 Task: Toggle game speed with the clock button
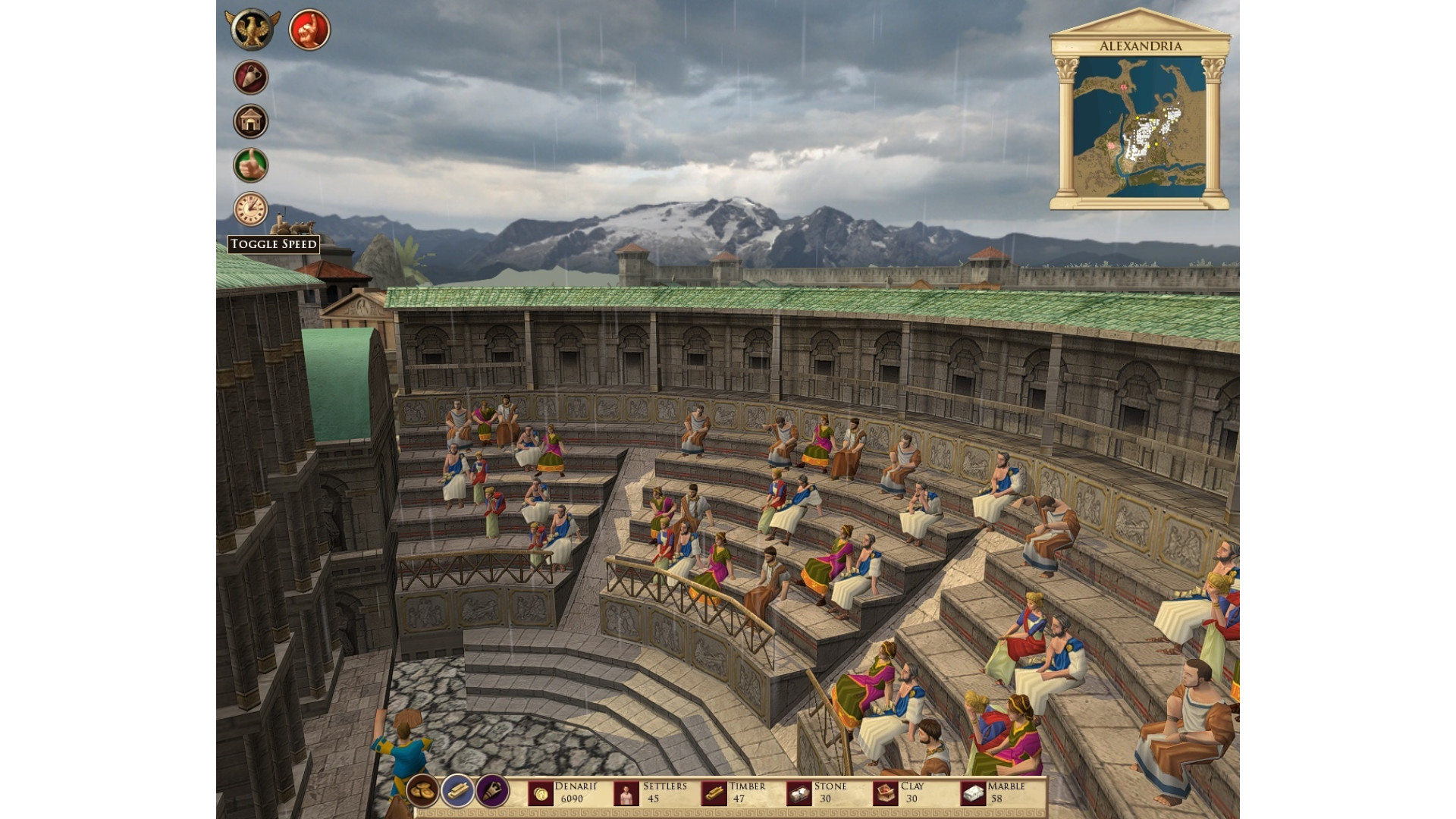250,209
